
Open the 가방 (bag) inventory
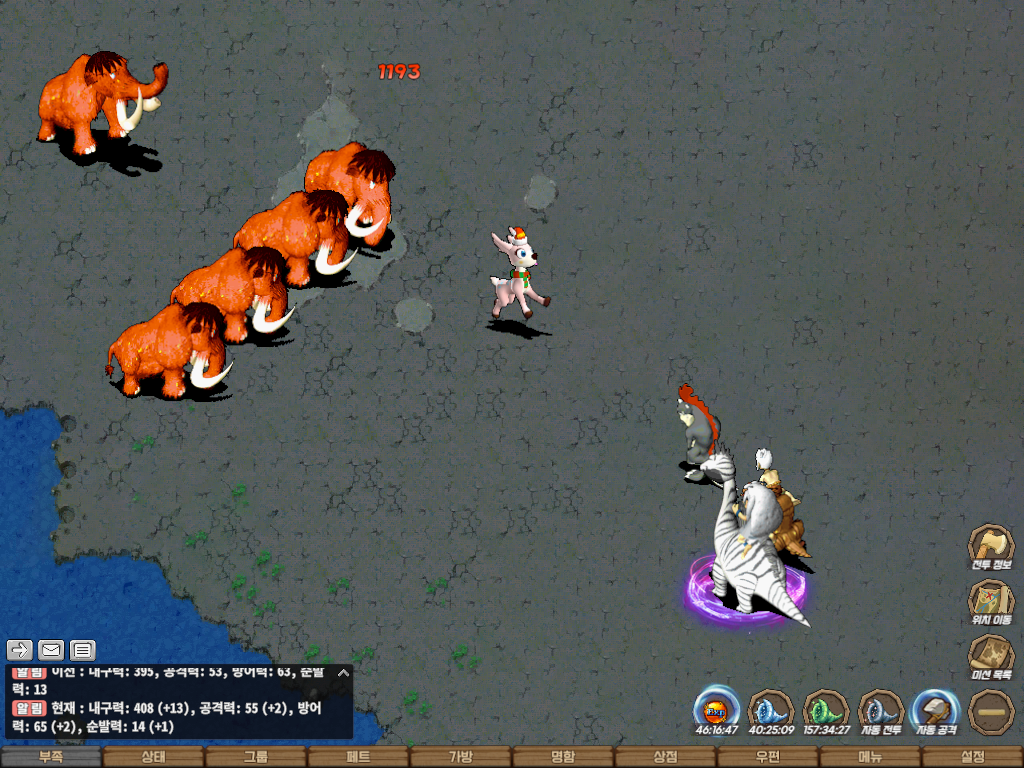coord(460,757)
